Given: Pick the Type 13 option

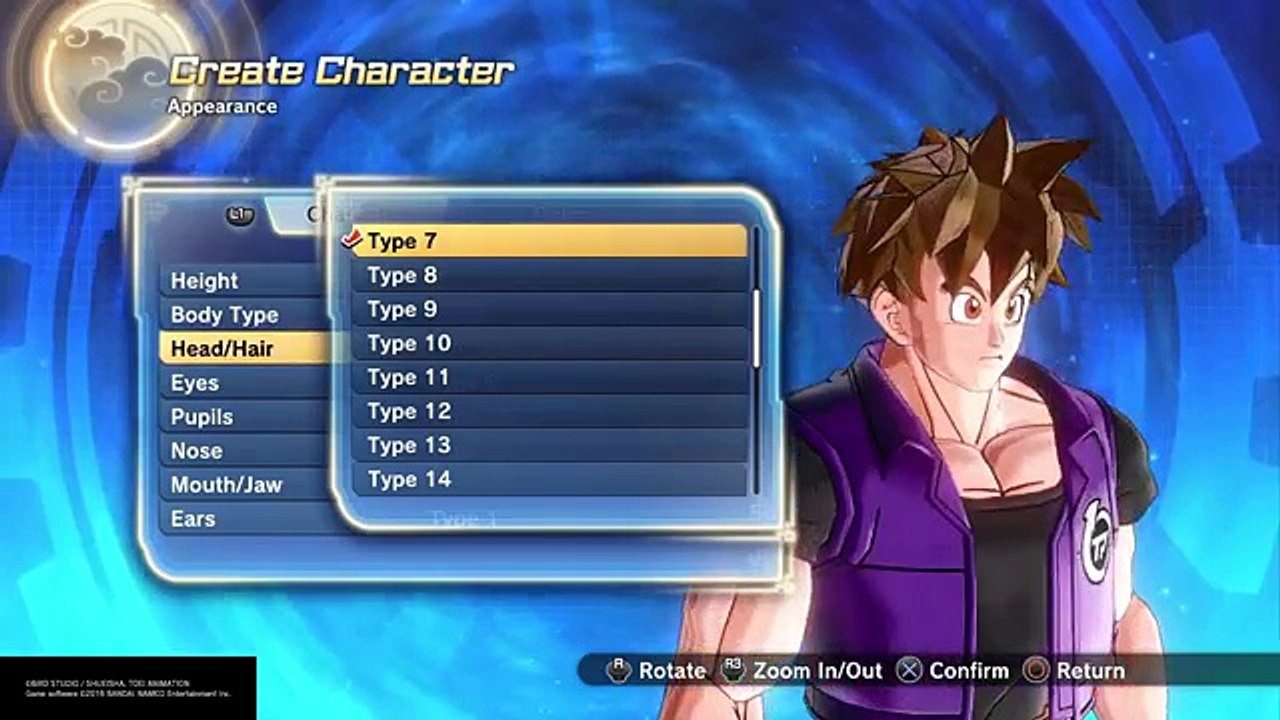Looking at the screenshot, I should [x=548, y=445].
